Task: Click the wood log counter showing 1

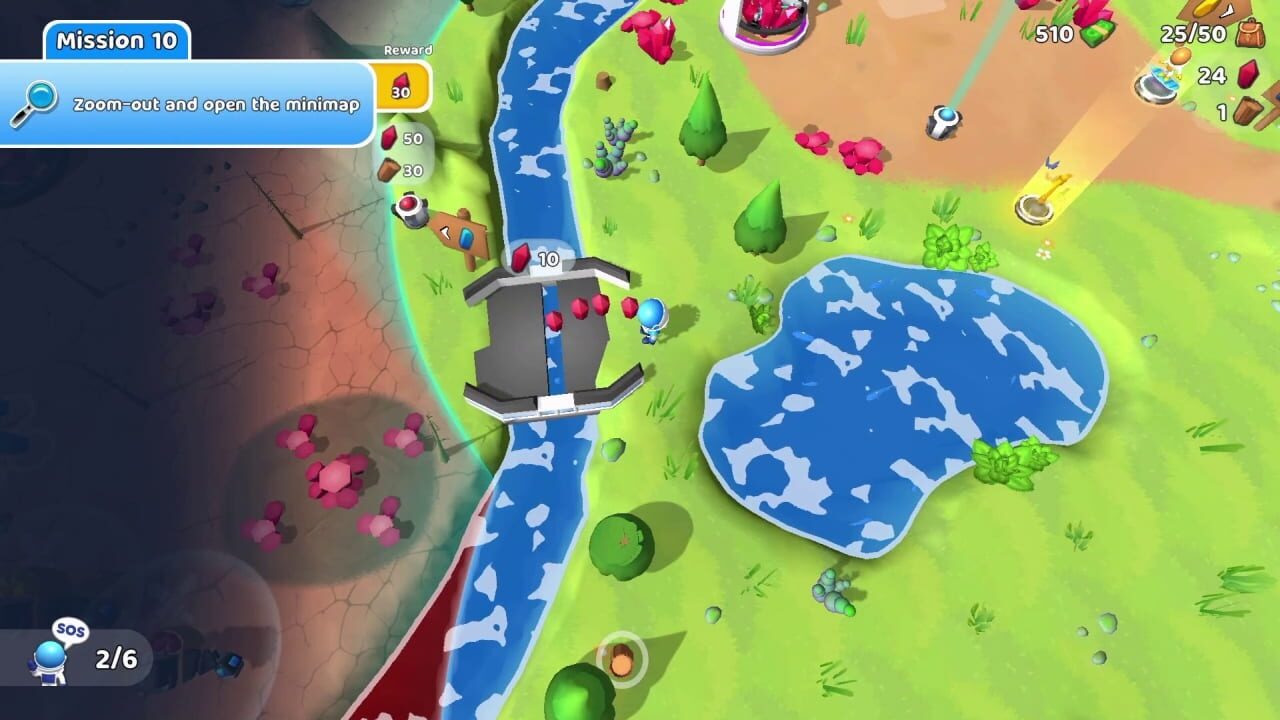Action: tap(1248, 110)
